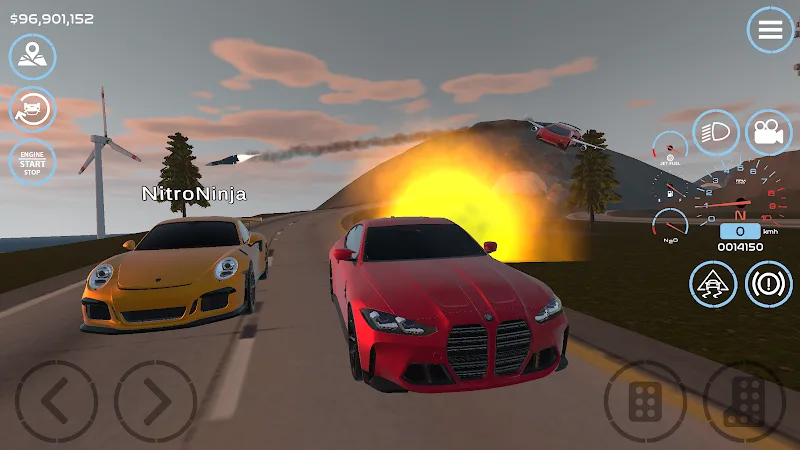Image resolution: width=800 pixels, height=450 pixels.
Task: Open the map with the location pin icon
Action: pyautogui.click(x=33, y=57)
